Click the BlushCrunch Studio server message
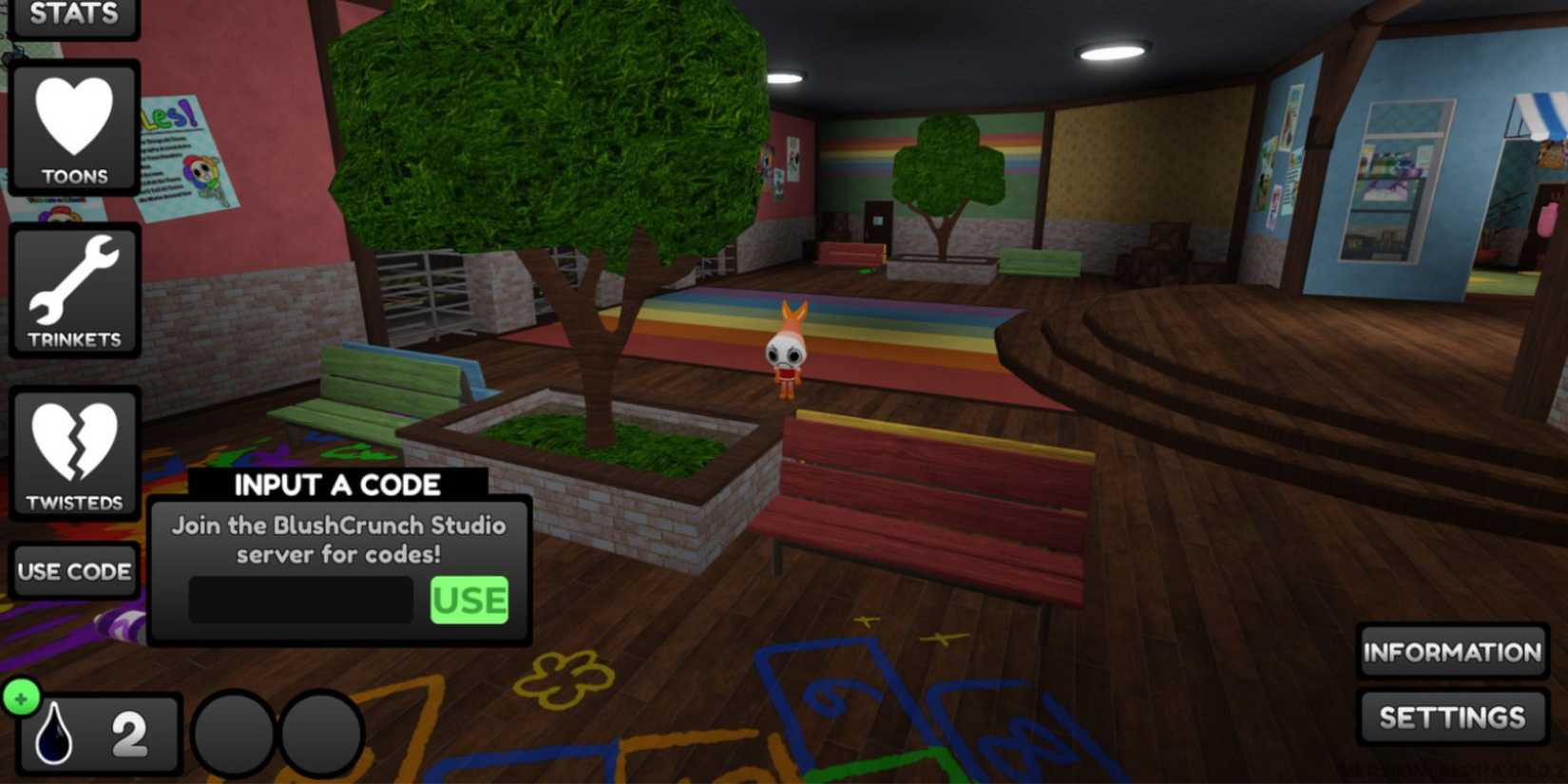This screenshot has width=1568, height=784. (337, 540)
